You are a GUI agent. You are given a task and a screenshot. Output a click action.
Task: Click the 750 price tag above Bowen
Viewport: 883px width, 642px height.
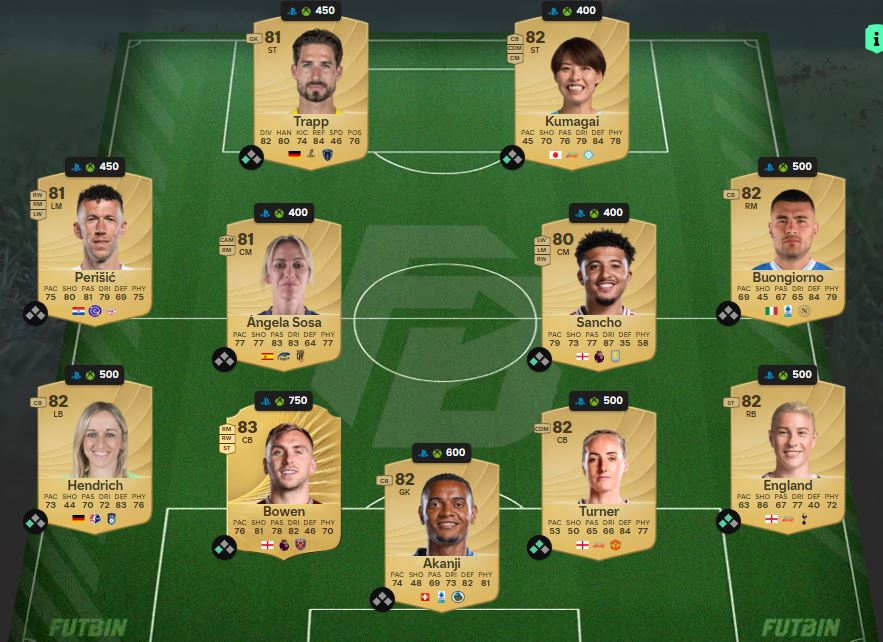283,401
